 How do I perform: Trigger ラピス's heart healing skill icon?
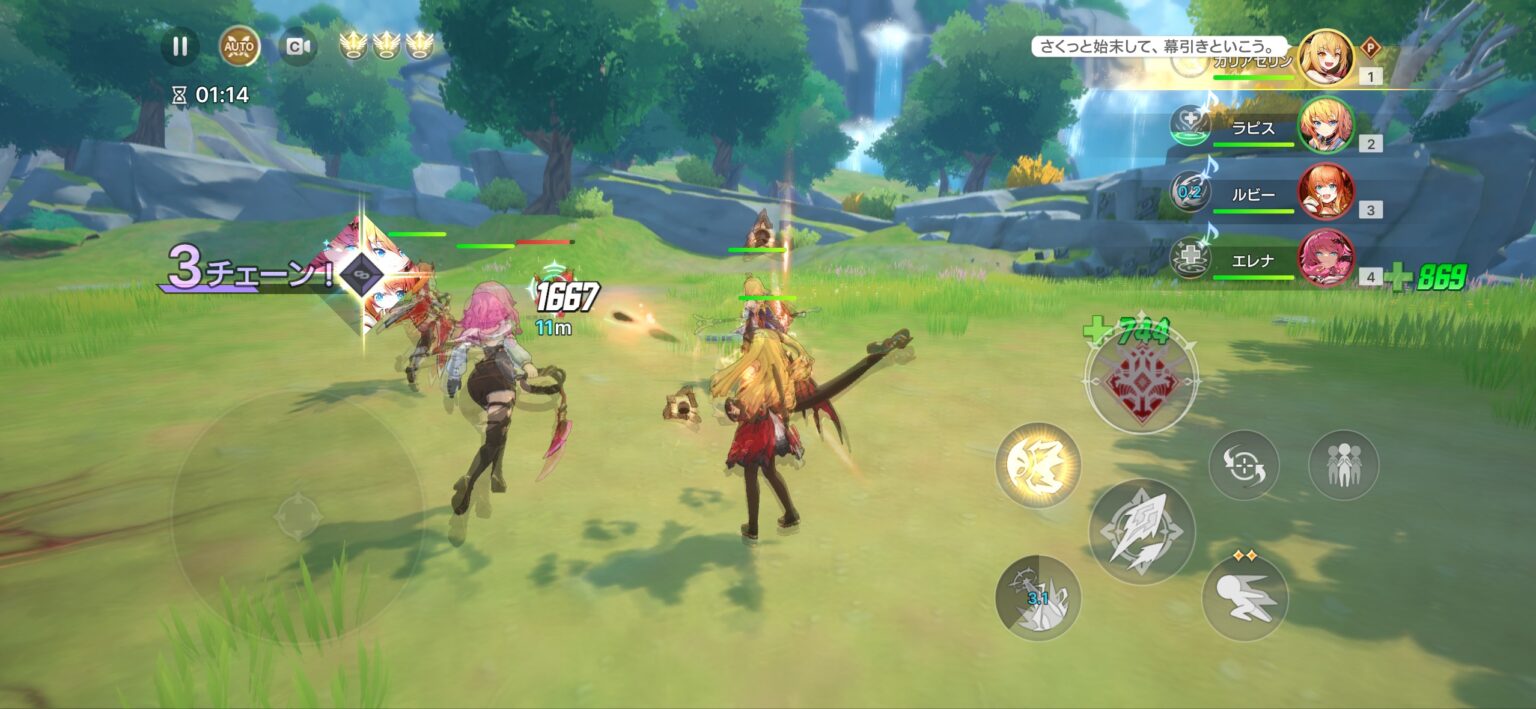tap(1190, 125)
